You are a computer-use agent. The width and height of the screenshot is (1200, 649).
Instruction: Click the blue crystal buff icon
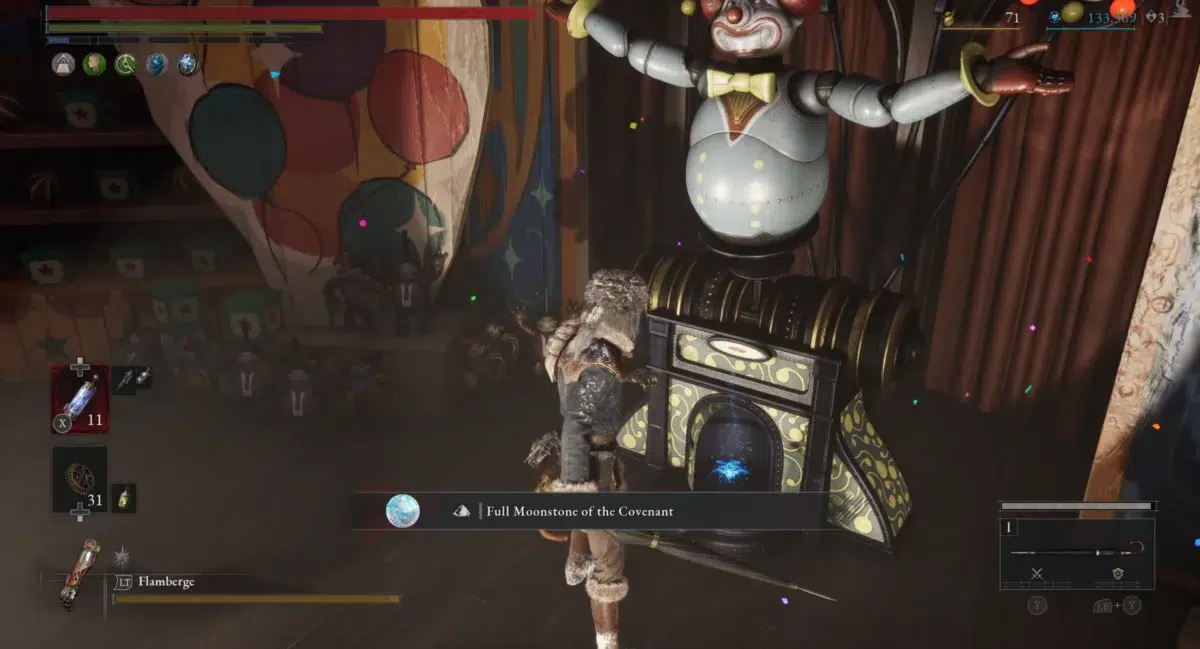click(157, 65)
